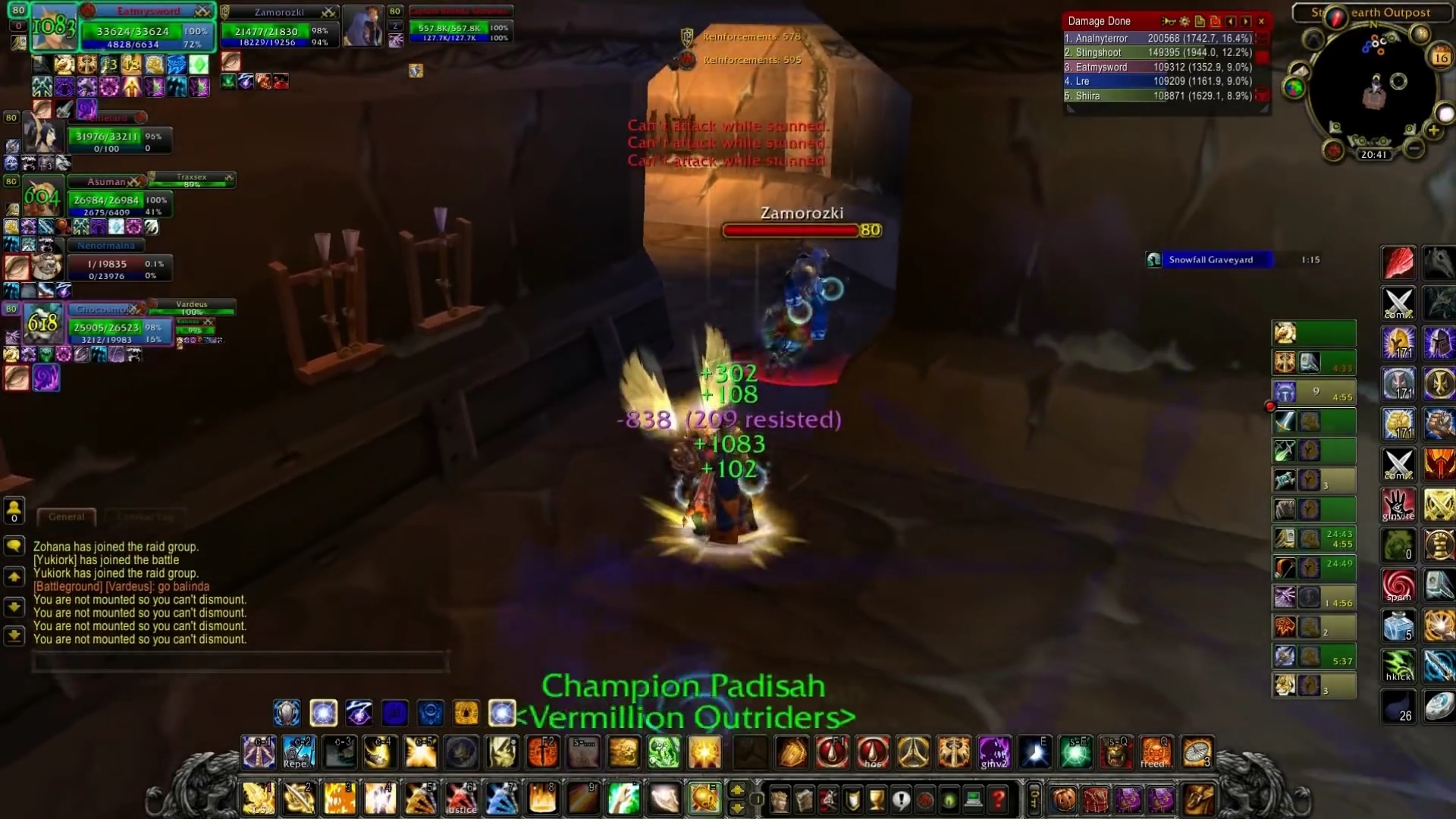The height and width of the screenshot is (819, 1456).
Task: Cast the Repentance ability labeled Repe
Action: (298, 753)
